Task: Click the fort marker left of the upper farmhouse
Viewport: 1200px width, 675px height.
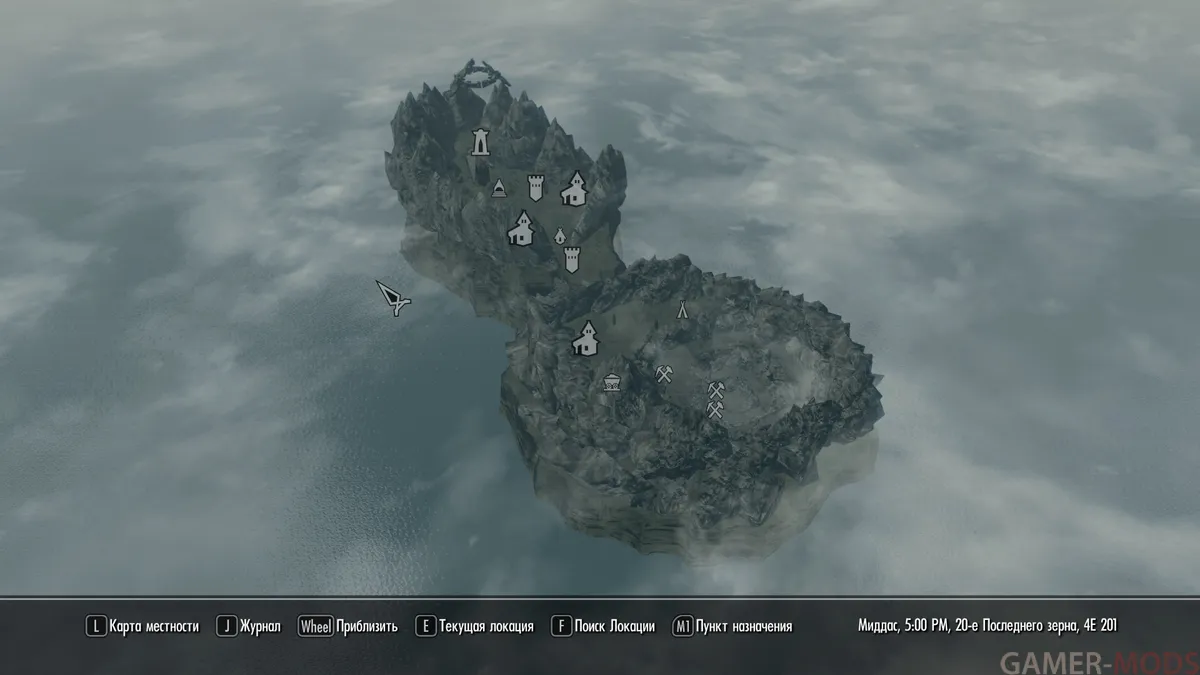Action: tap(536, 187)
